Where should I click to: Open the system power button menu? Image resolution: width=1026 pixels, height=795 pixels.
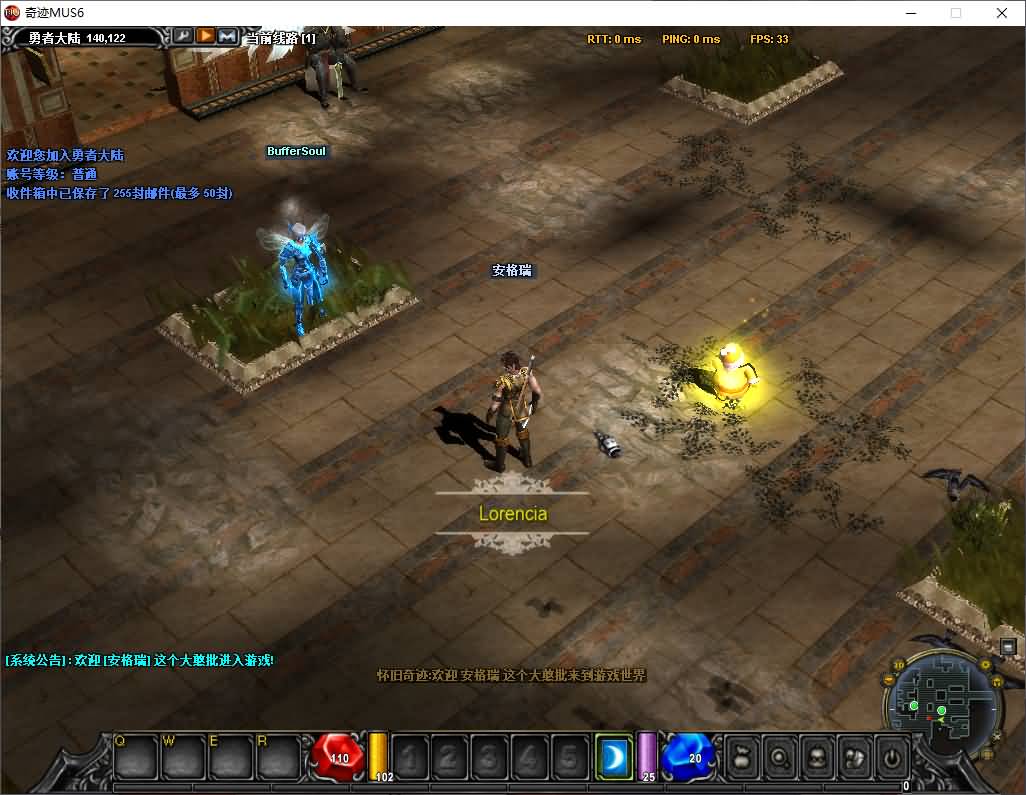pos(892,757)
